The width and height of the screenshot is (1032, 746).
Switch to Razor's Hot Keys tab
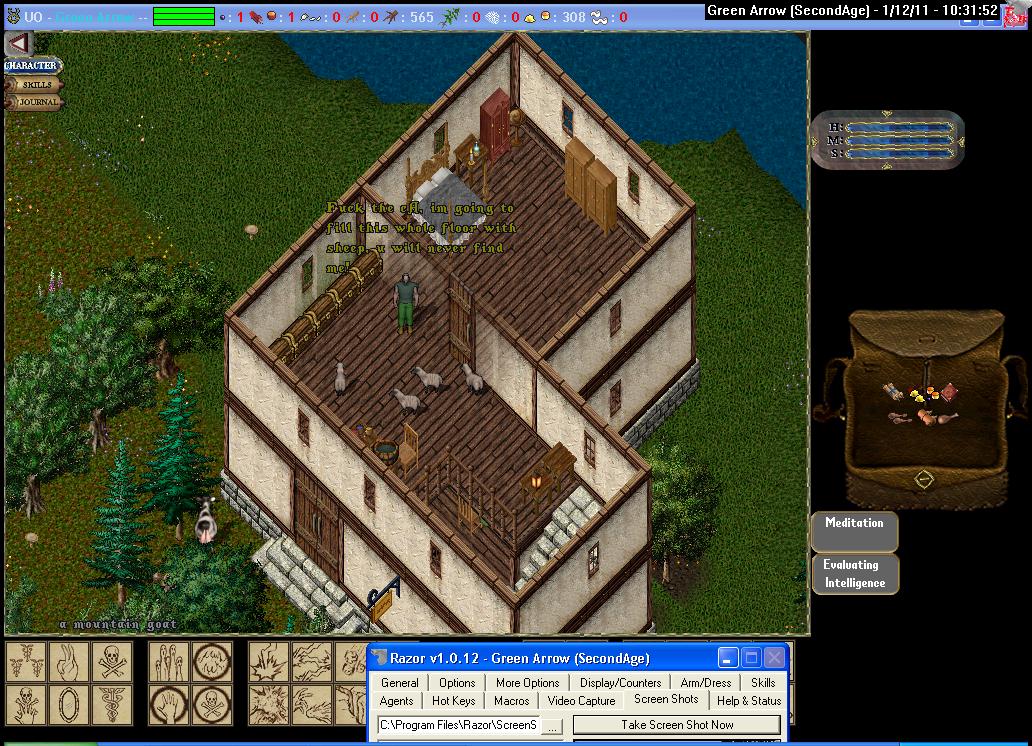click(454, 701)
